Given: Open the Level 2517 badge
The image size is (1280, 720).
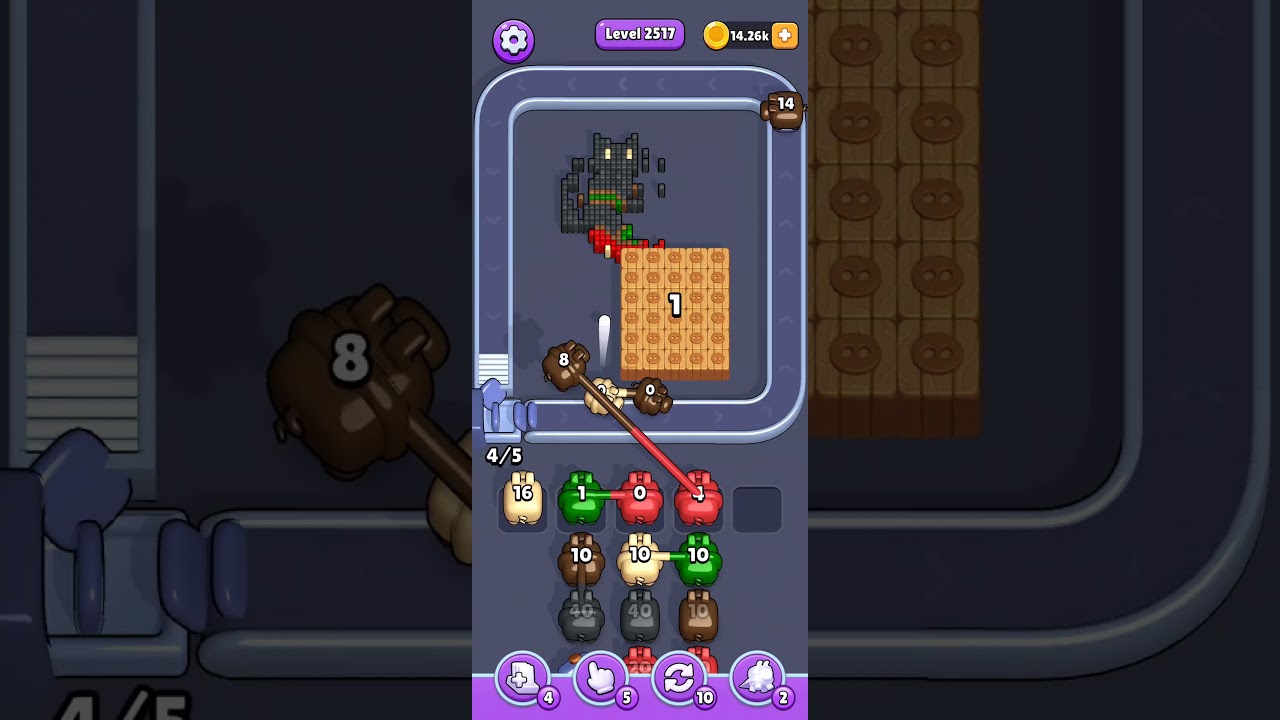Looking at the screenshot, I should pos(639,33).
